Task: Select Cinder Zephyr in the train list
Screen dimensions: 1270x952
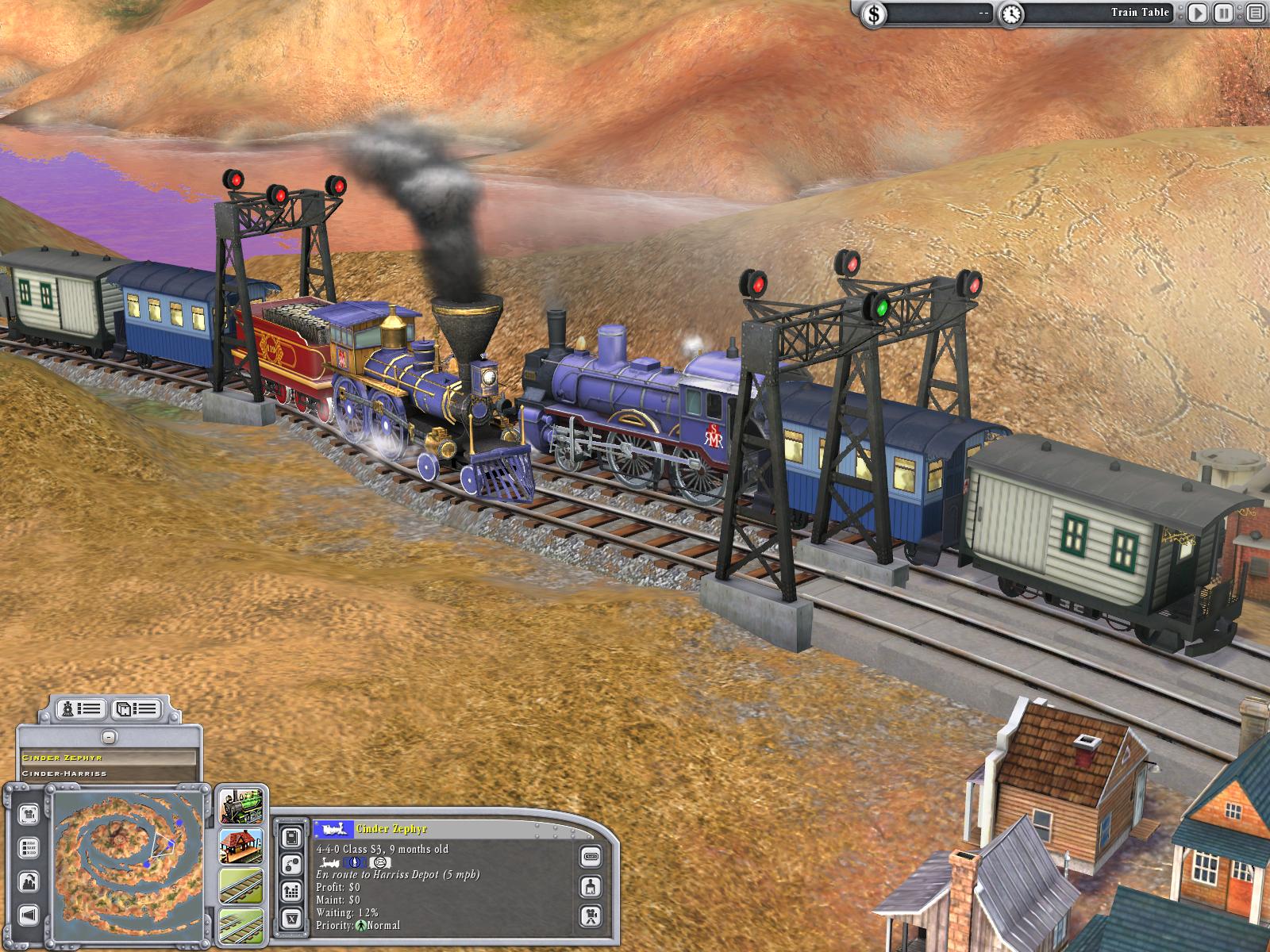Action: point(108,758)
